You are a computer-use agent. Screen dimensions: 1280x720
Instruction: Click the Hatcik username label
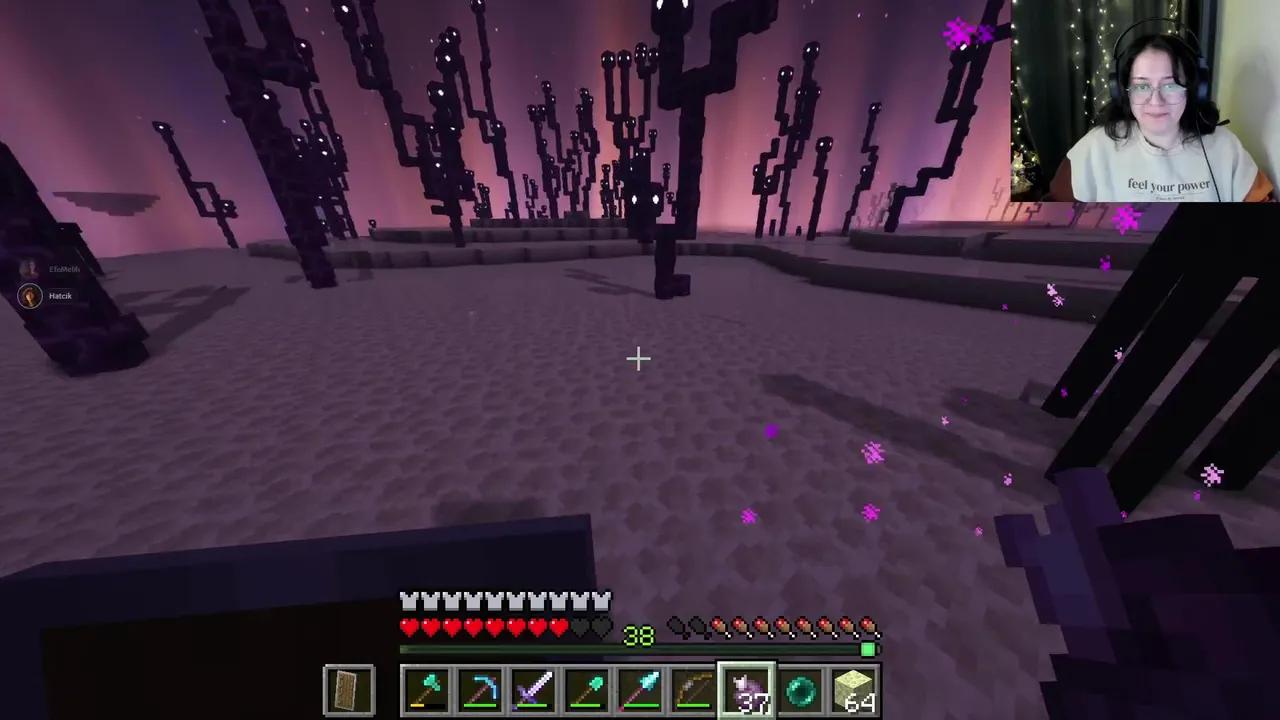pos(60,295)
